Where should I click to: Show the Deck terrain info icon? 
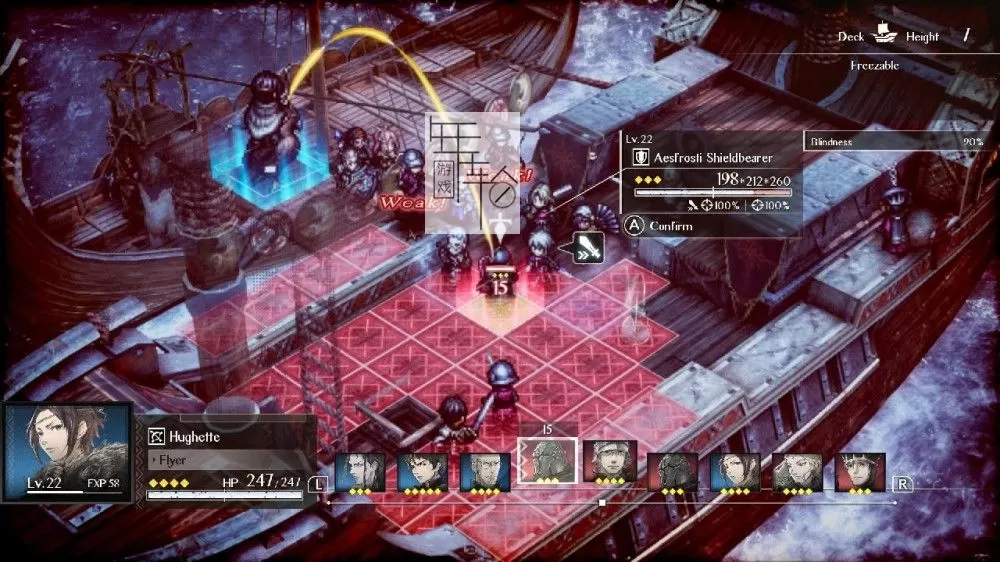click(883, 37)
